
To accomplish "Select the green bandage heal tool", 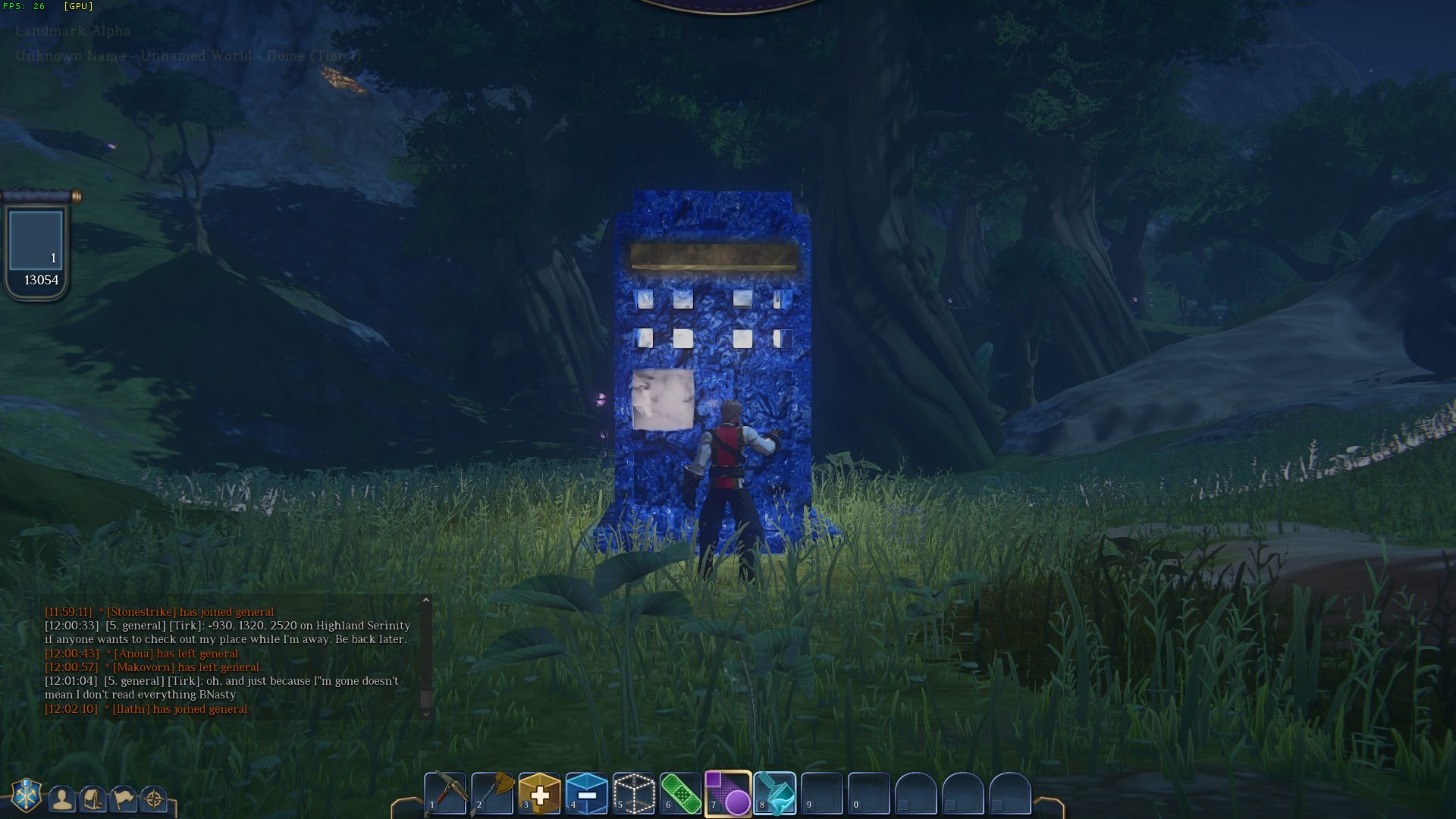I will pos(681,793).
